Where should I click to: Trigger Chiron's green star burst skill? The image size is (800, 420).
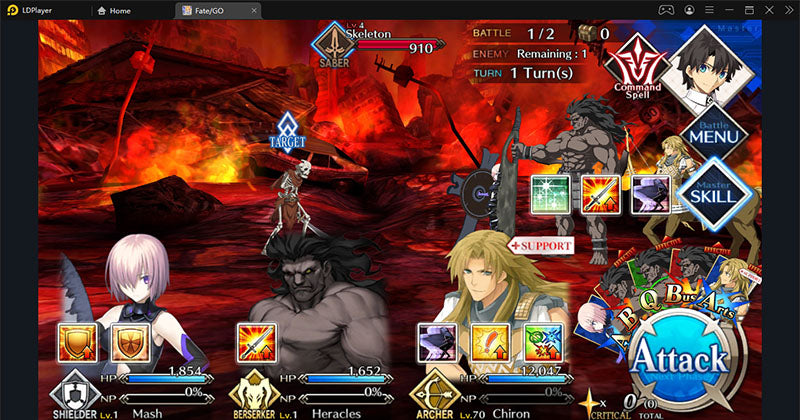(543, 342)
